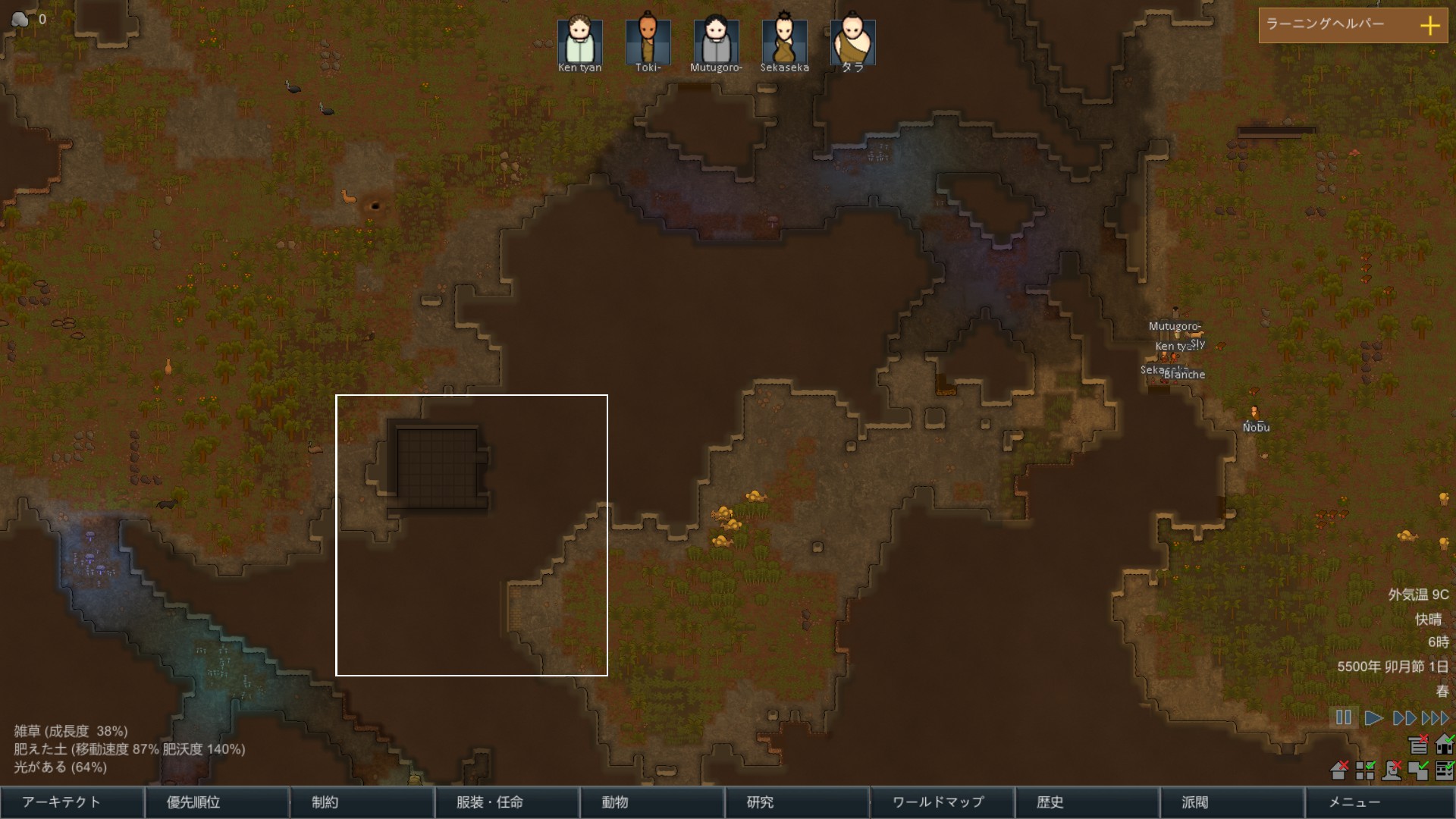
Task: Click the crossed-out shelf overlay icon
Action: 1419,745
